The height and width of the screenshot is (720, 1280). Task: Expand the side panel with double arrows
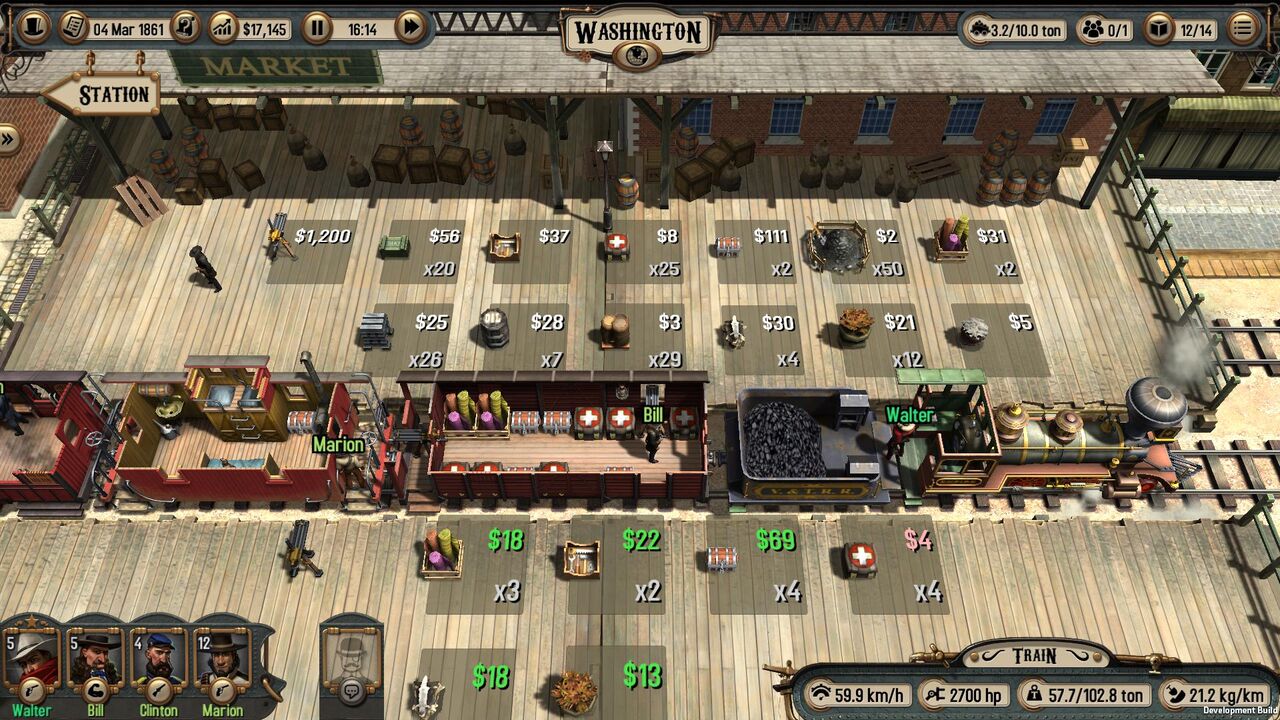click(9, 139)
